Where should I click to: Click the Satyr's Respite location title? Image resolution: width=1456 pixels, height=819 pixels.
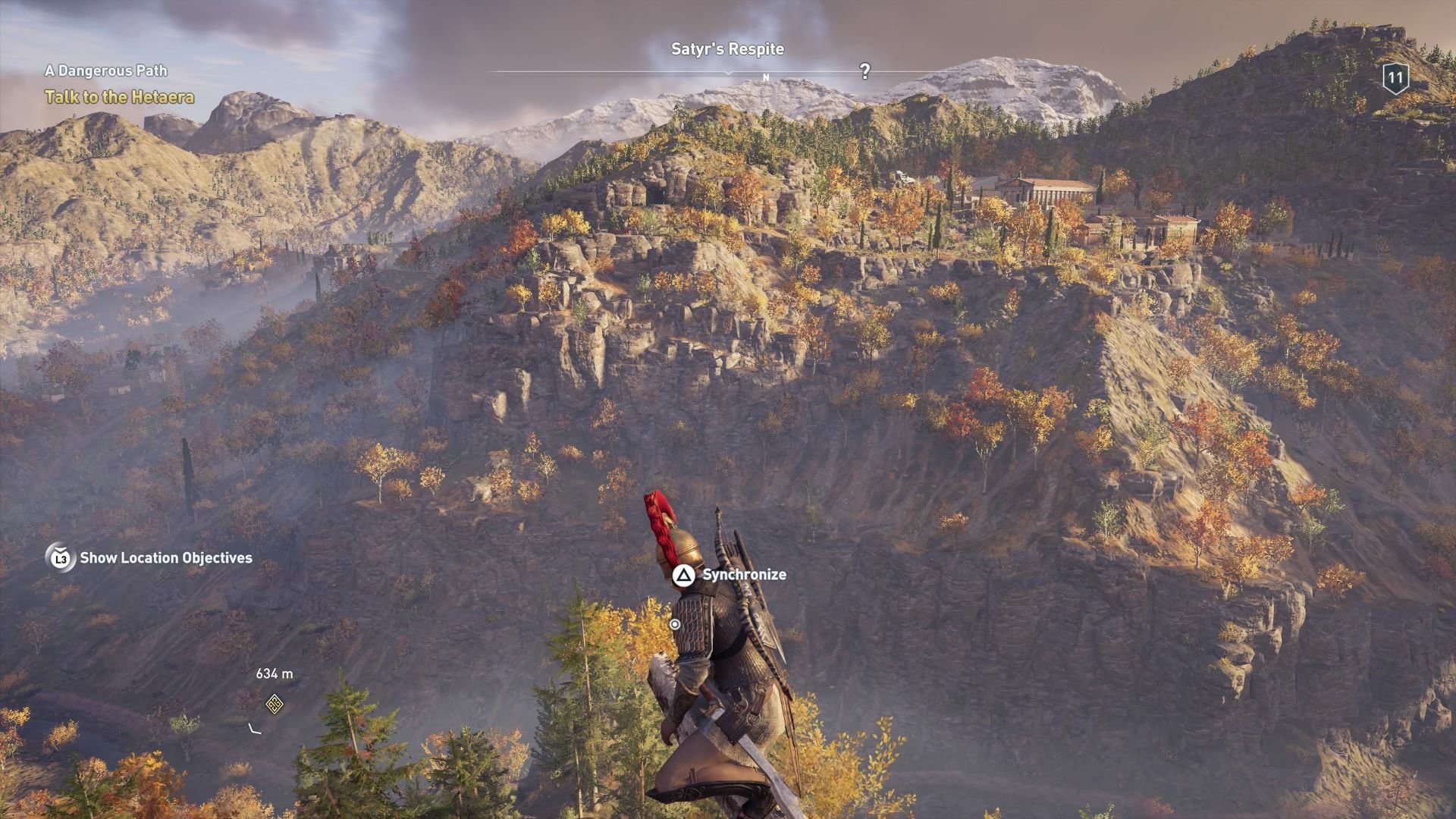click(x=727, y=49)
